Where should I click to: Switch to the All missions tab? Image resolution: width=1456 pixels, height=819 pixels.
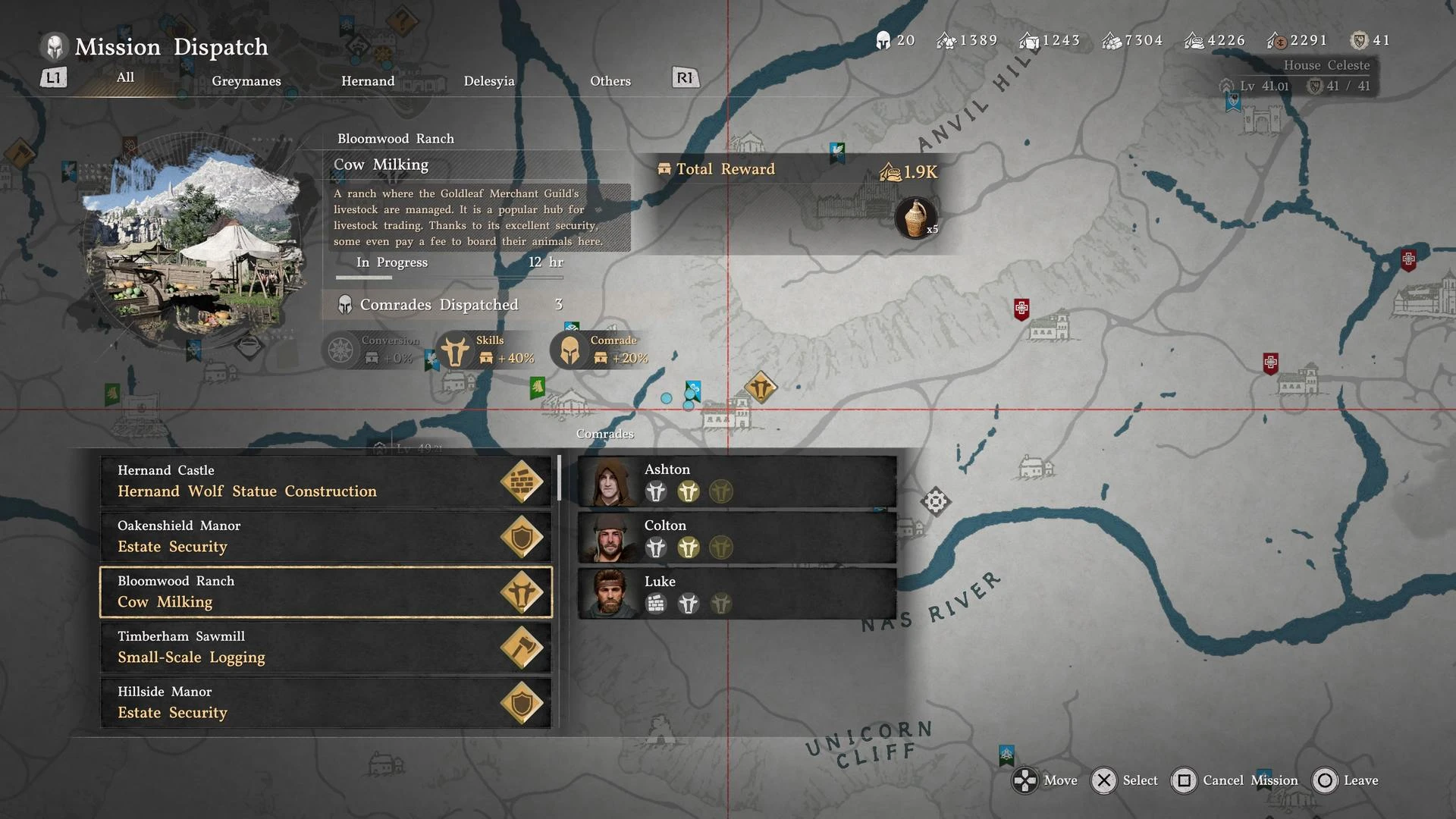(x=125, y=77)
